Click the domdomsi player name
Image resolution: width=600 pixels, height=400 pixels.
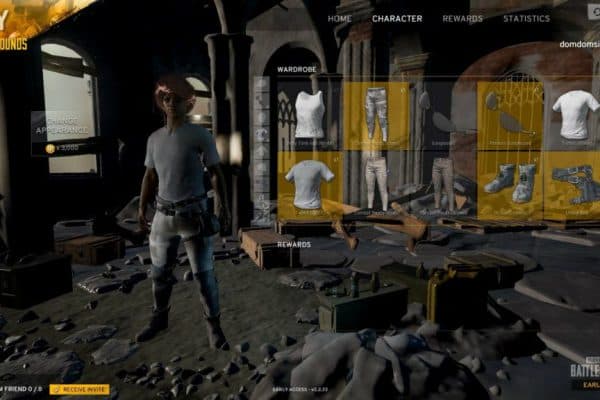pos(579,44)
